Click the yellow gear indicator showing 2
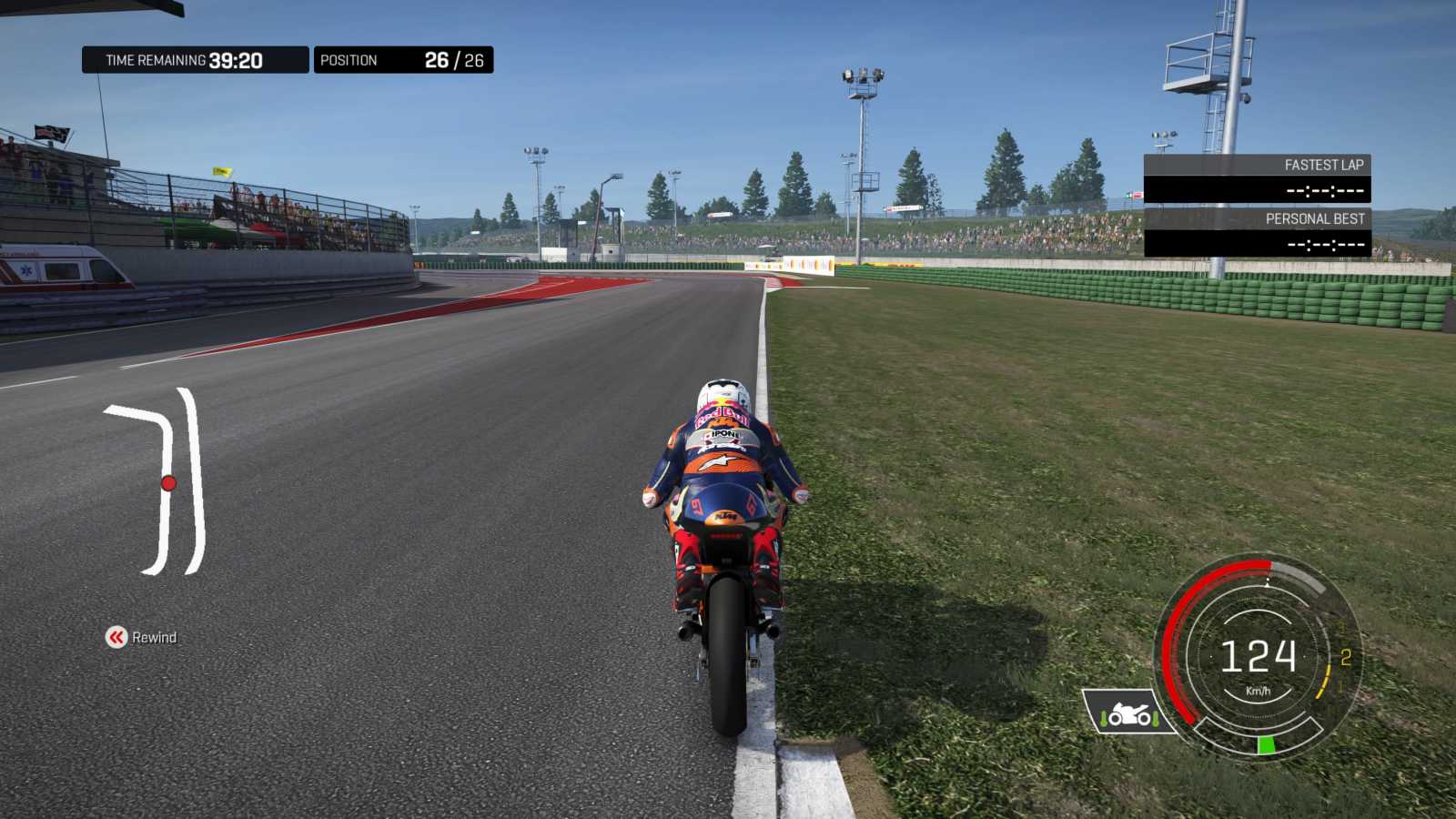This screenshot has height=819, width=1456. pos(1344,654)
